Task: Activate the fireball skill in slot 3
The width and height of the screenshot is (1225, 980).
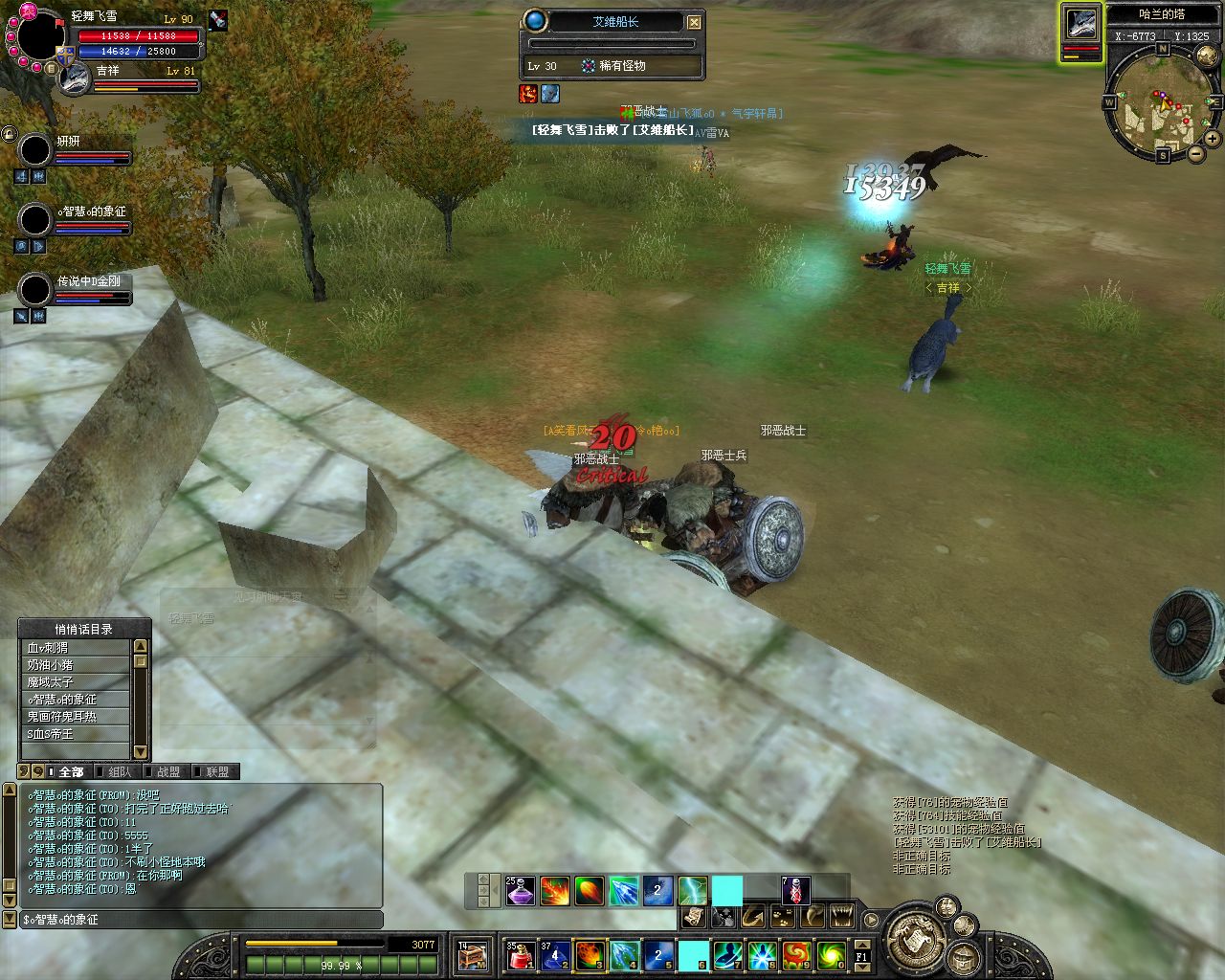Action: (x=589, y=954)
